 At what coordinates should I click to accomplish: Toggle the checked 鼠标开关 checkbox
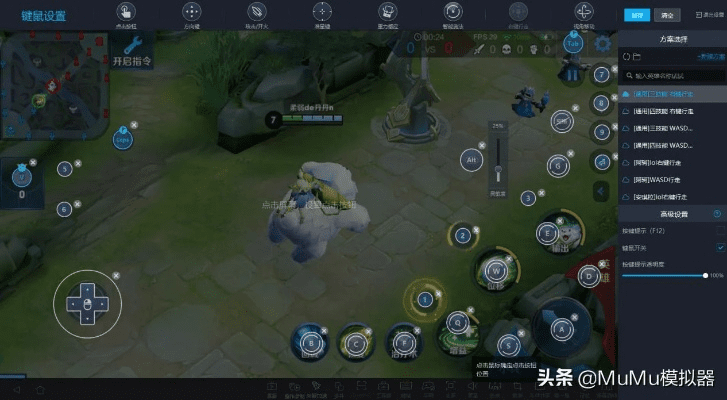(720, 247)
